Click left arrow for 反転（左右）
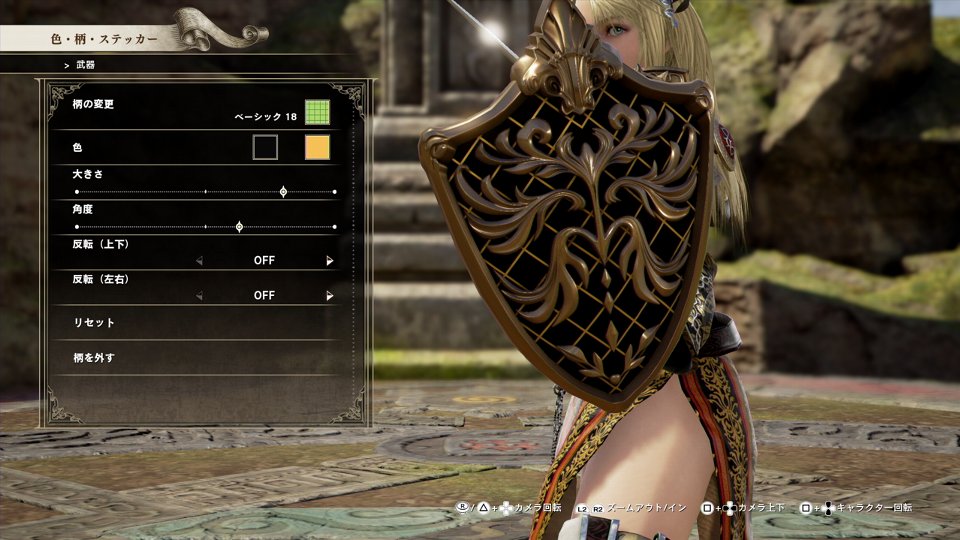The height and width of the screenshot is (540, 960). (x=199, y=296)
